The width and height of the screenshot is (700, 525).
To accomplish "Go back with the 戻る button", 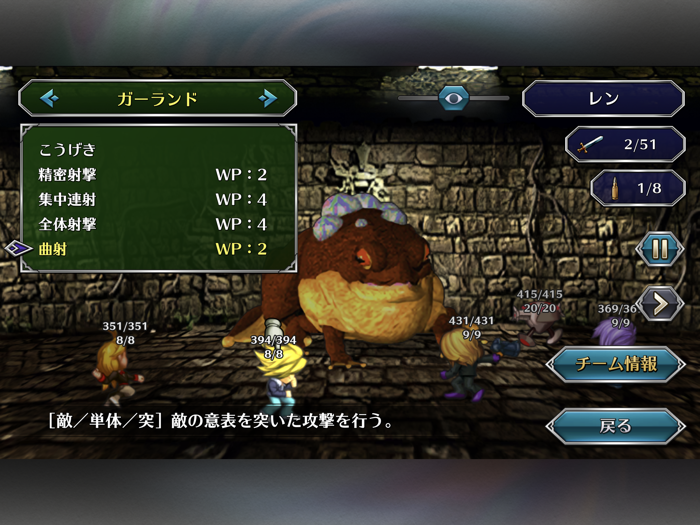I will tap(615, 425).
